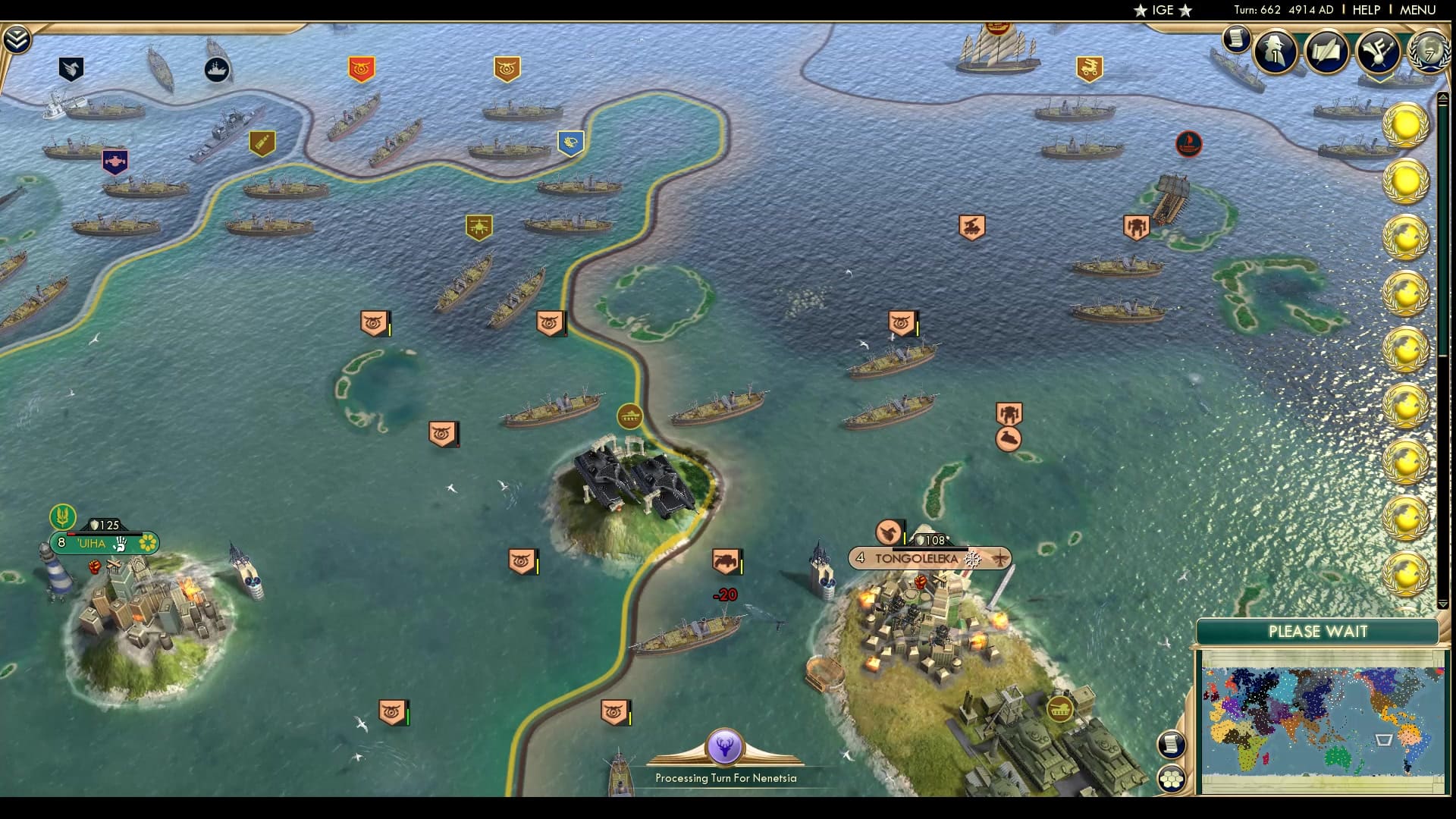
Task: Open the MENU item
Action: pos(1415,11)
